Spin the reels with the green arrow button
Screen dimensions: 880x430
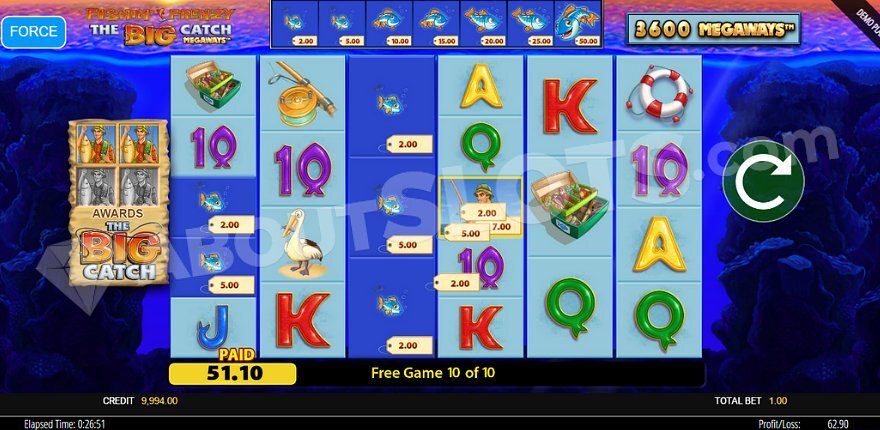763,183
